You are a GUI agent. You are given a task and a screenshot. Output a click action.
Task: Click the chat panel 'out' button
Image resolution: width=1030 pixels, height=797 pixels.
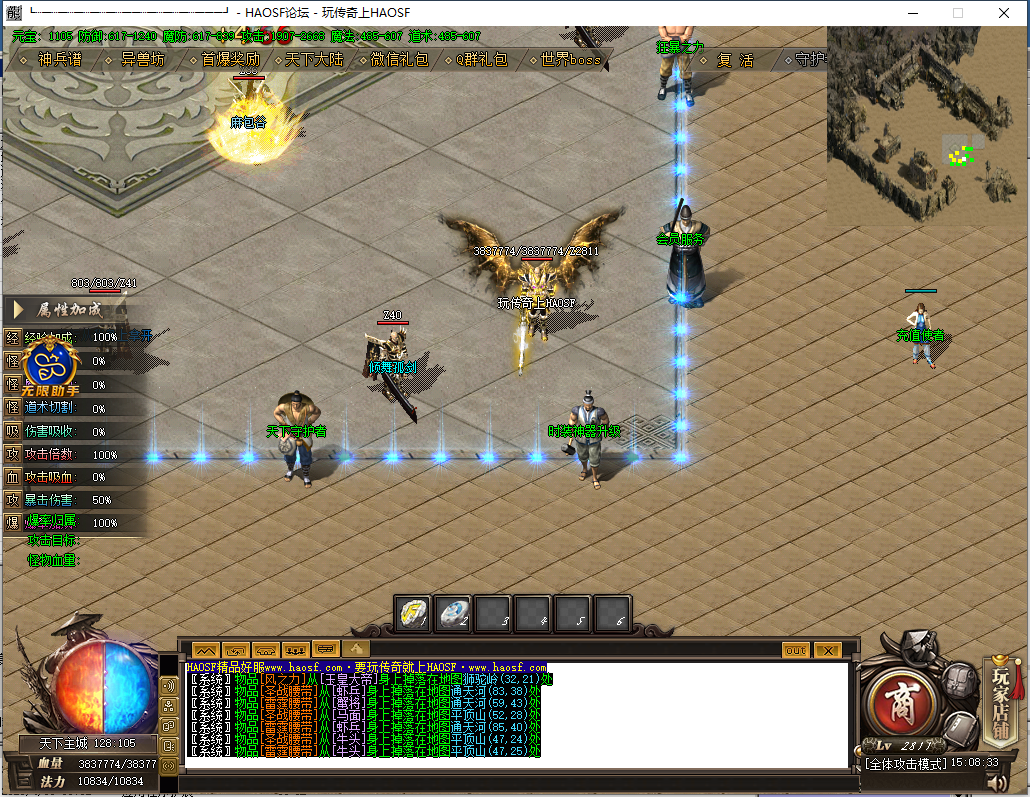coord(796,650)
